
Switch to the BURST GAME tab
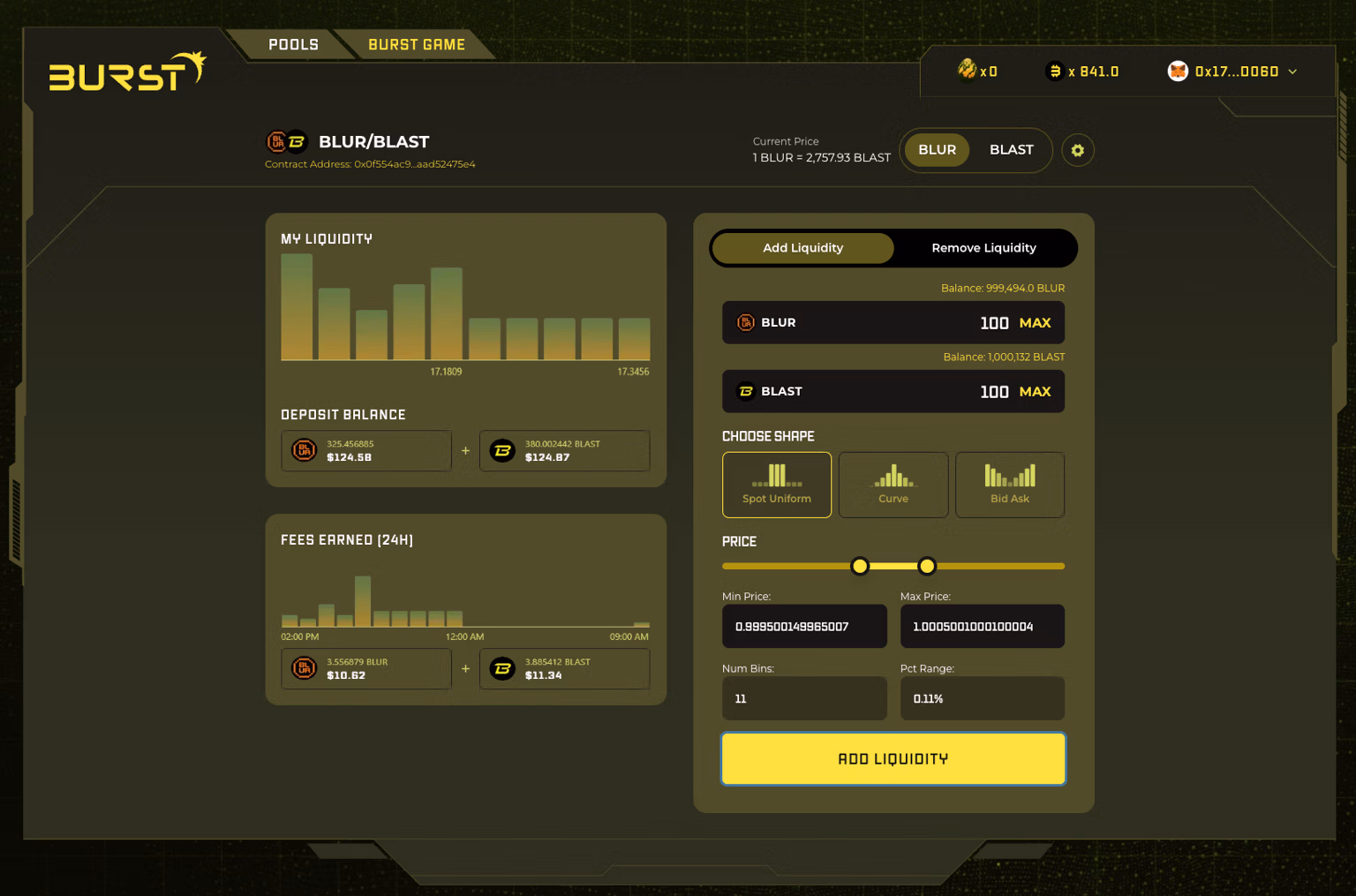click(416, 44)
